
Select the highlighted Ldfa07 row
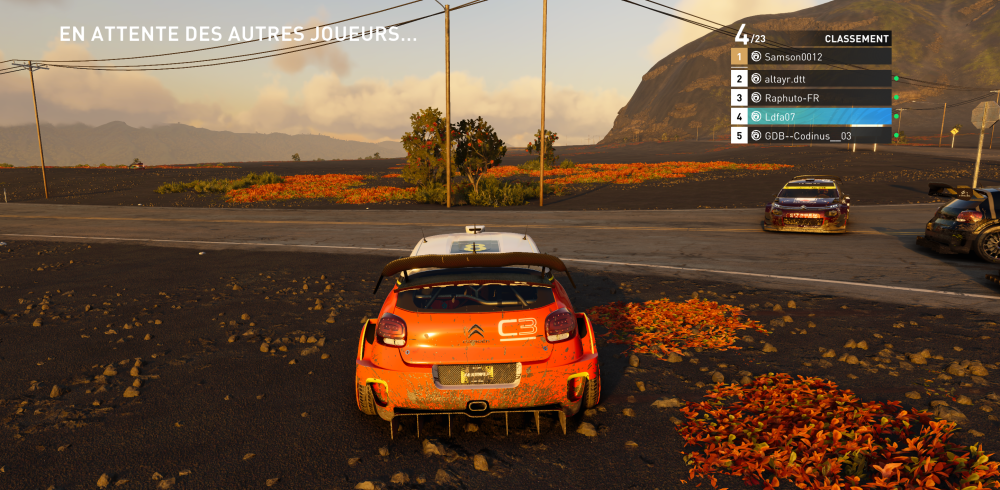click(x=810, y=116)
